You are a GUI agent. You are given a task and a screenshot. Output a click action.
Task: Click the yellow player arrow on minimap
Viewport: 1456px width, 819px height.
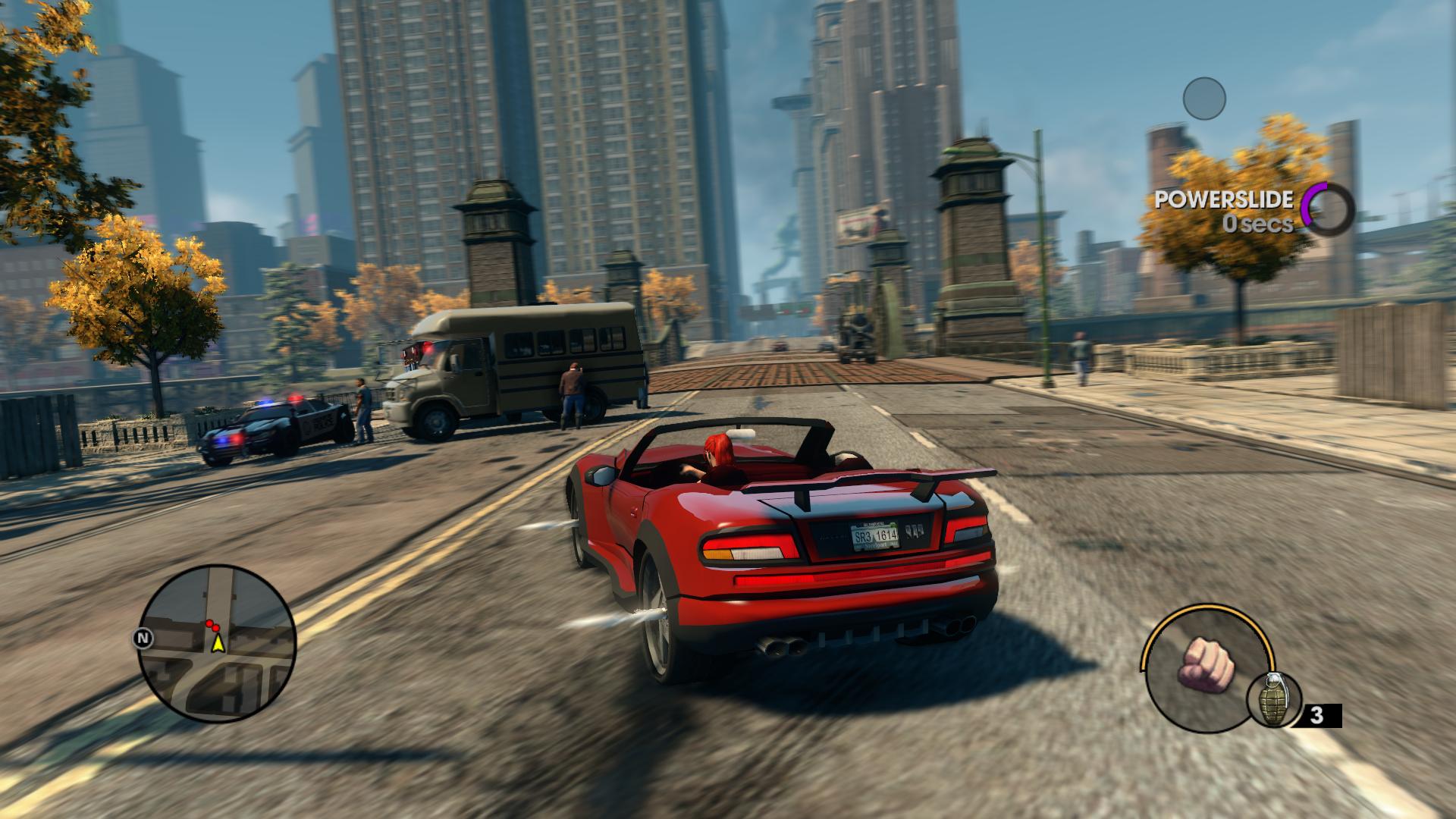click(218, 644)
